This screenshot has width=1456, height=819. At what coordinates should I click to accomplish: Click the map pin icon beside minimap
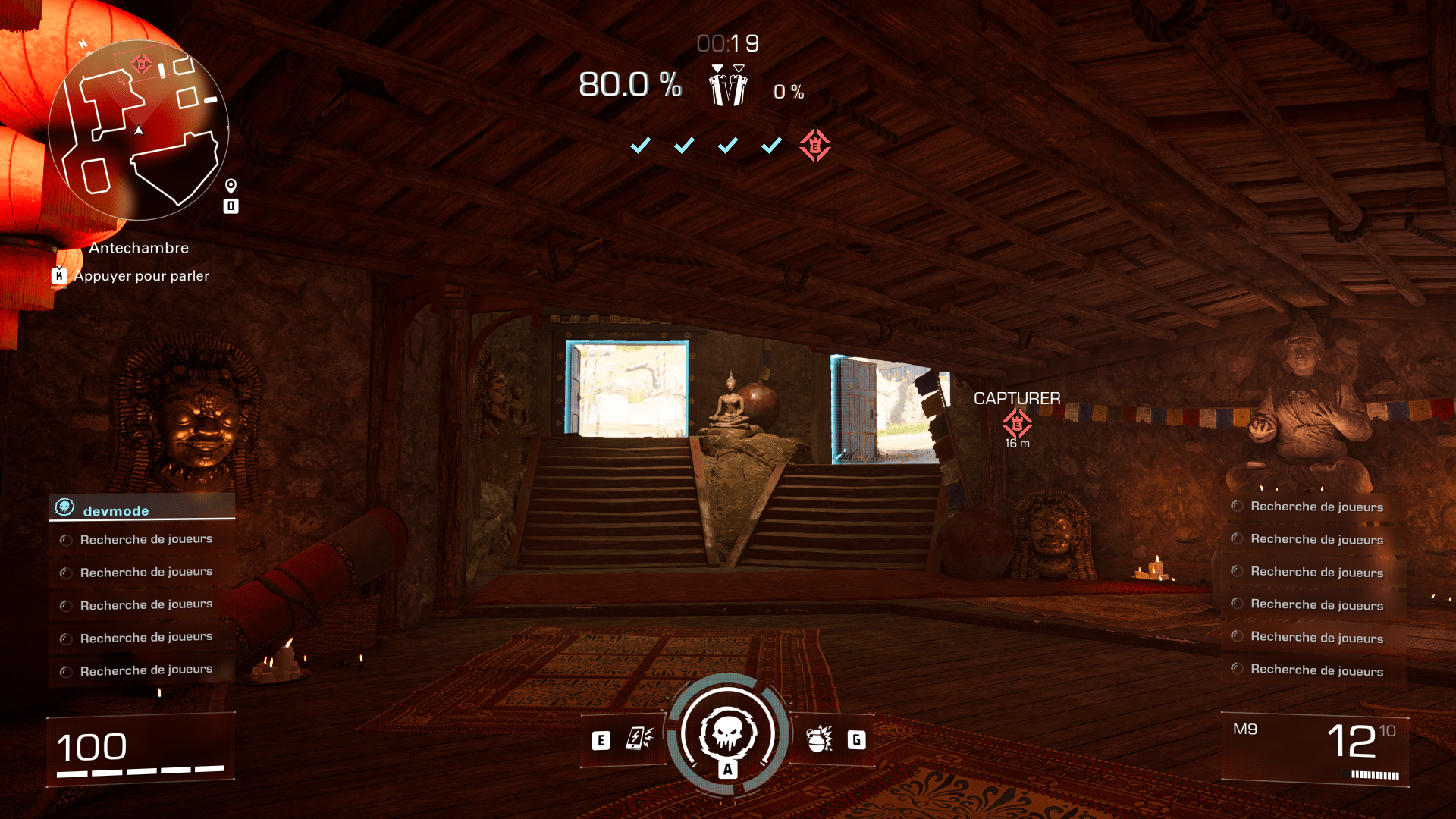(231, 186)
